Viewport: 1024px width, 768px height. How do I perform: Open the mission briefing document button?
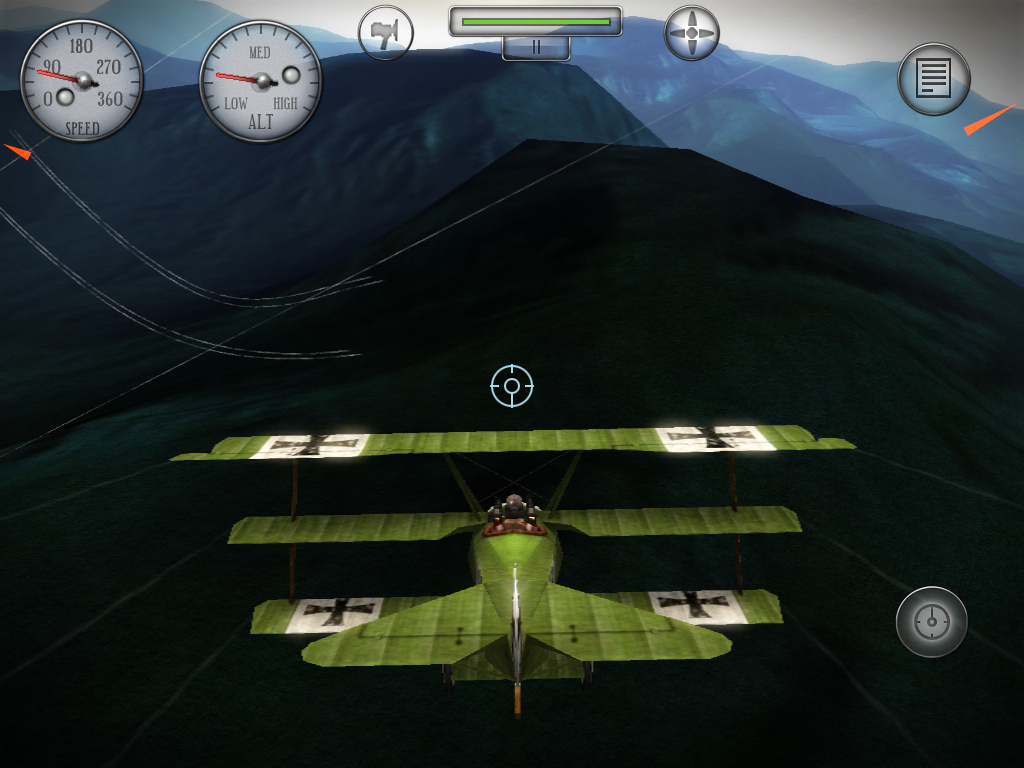click(934, 79)
